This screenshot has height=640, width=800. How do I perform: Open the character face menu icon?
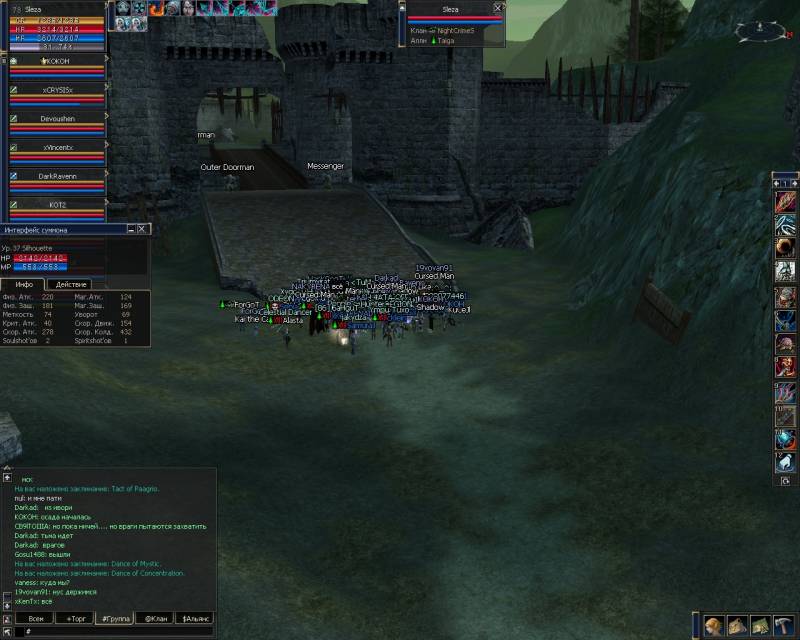[x=713, y=626]
